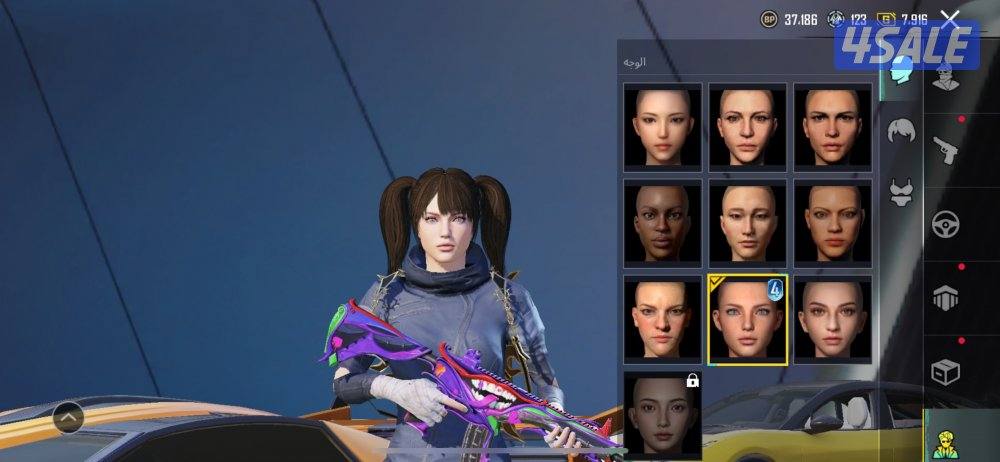
Task: Open the pistol weapons section
Action: (945, 150)
